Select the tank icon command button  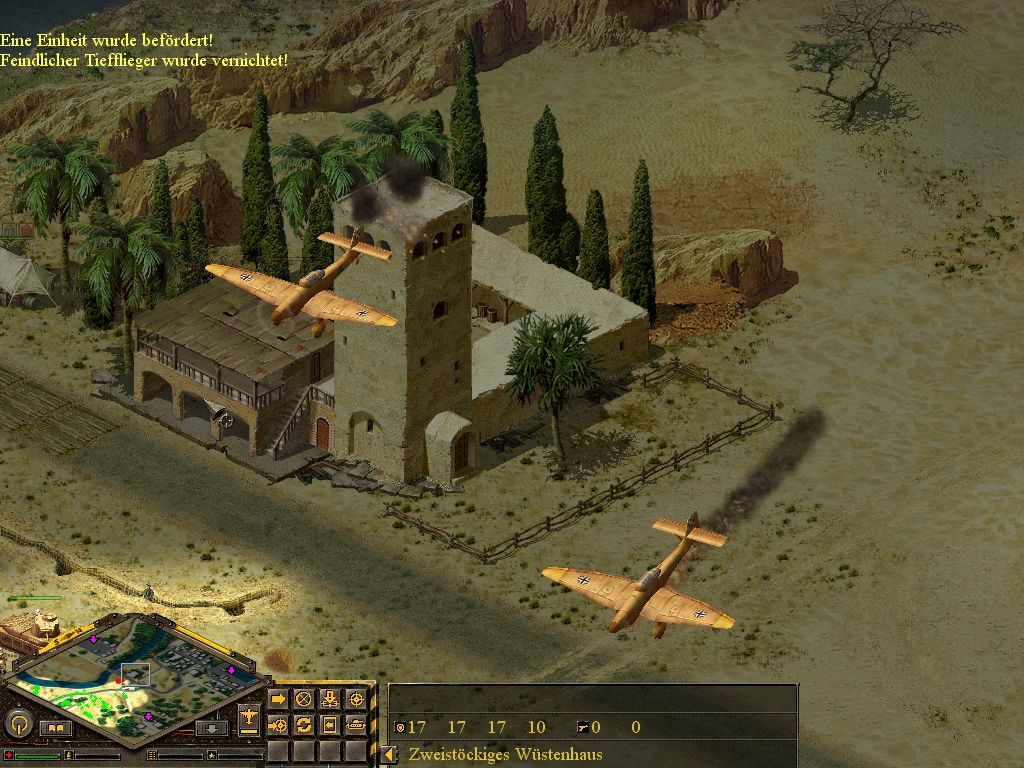(x=355, y=724)
